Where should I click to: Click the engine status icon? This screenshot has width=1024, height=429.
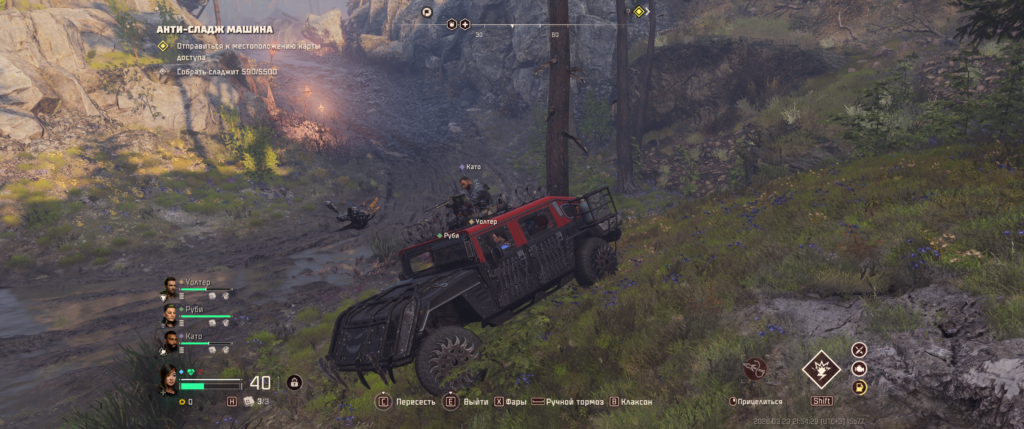coord(859,368)
